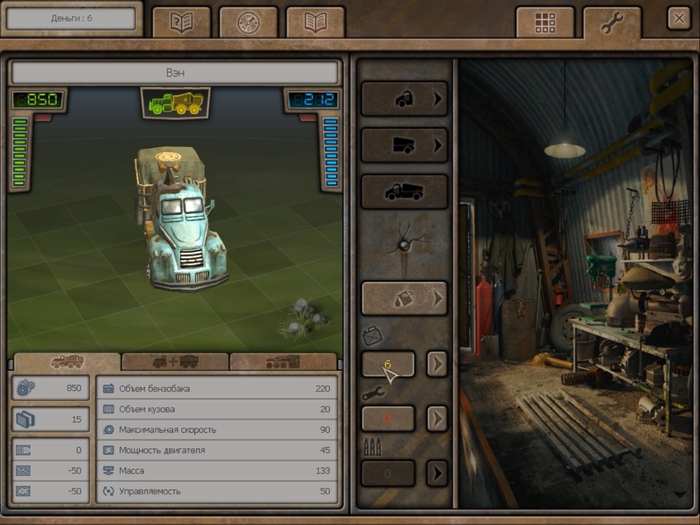Switch to the grid inventory tab

545,22
